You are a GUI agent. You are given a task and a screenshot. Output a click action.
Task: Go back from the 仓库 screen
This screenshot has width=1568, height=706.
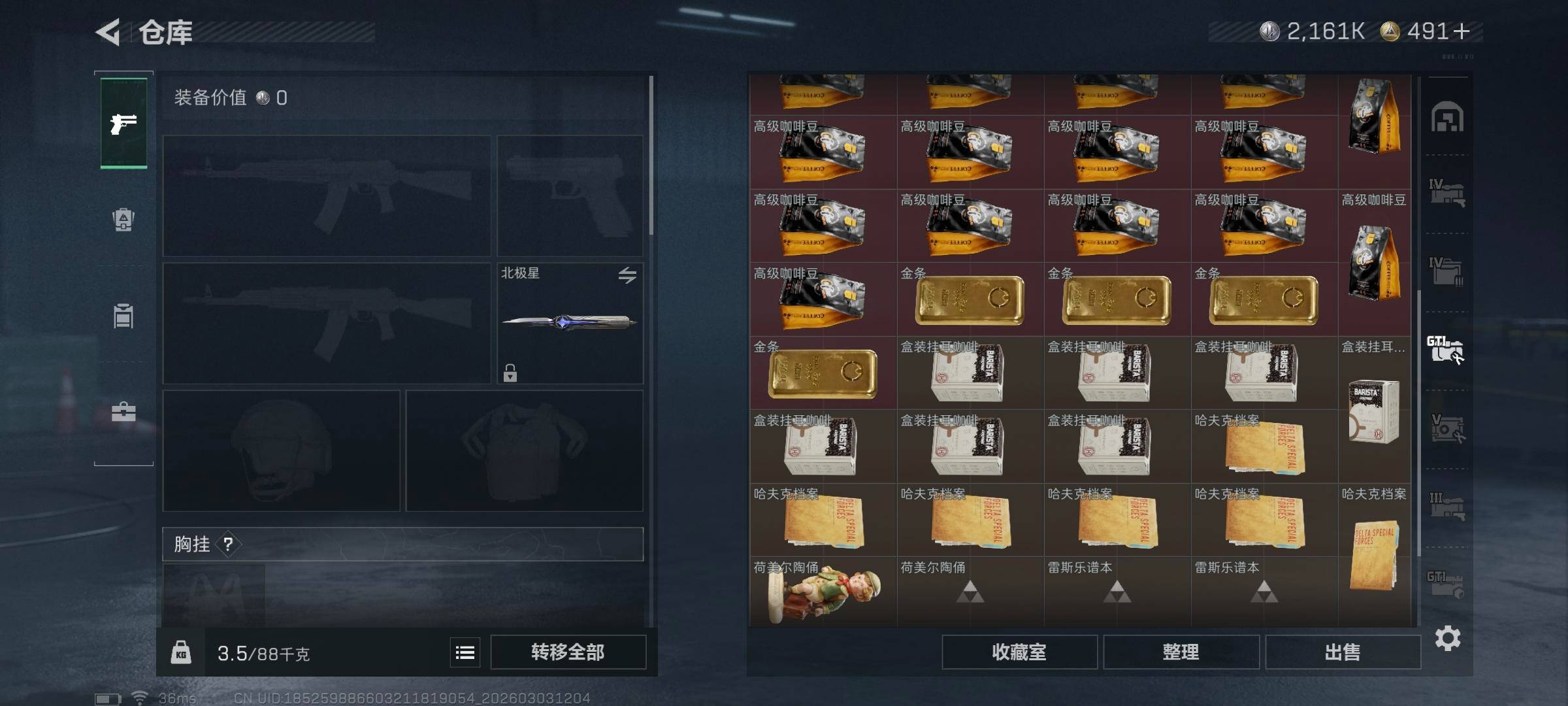click(x=108, y=32)
